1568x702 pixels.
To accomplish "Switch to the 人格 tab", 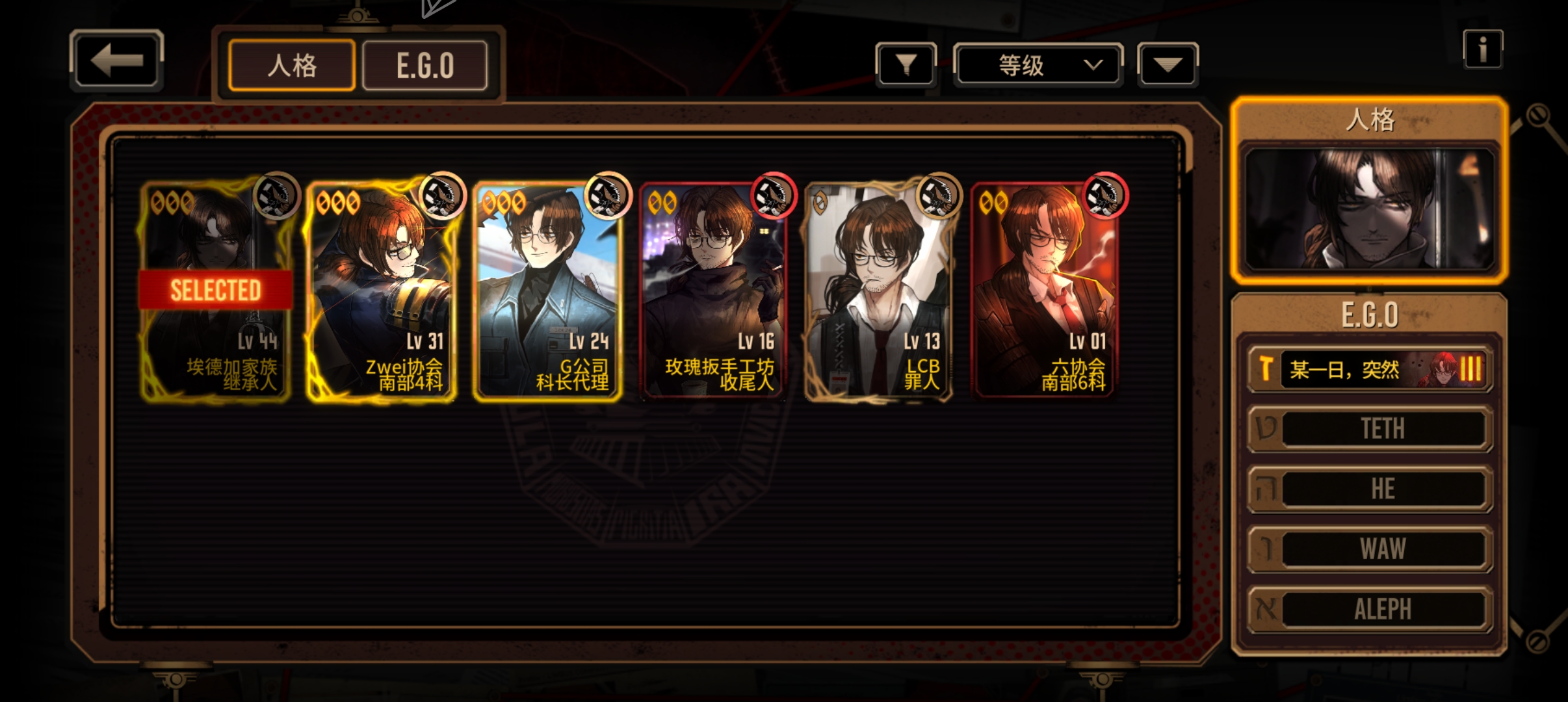I will [292, 65].
